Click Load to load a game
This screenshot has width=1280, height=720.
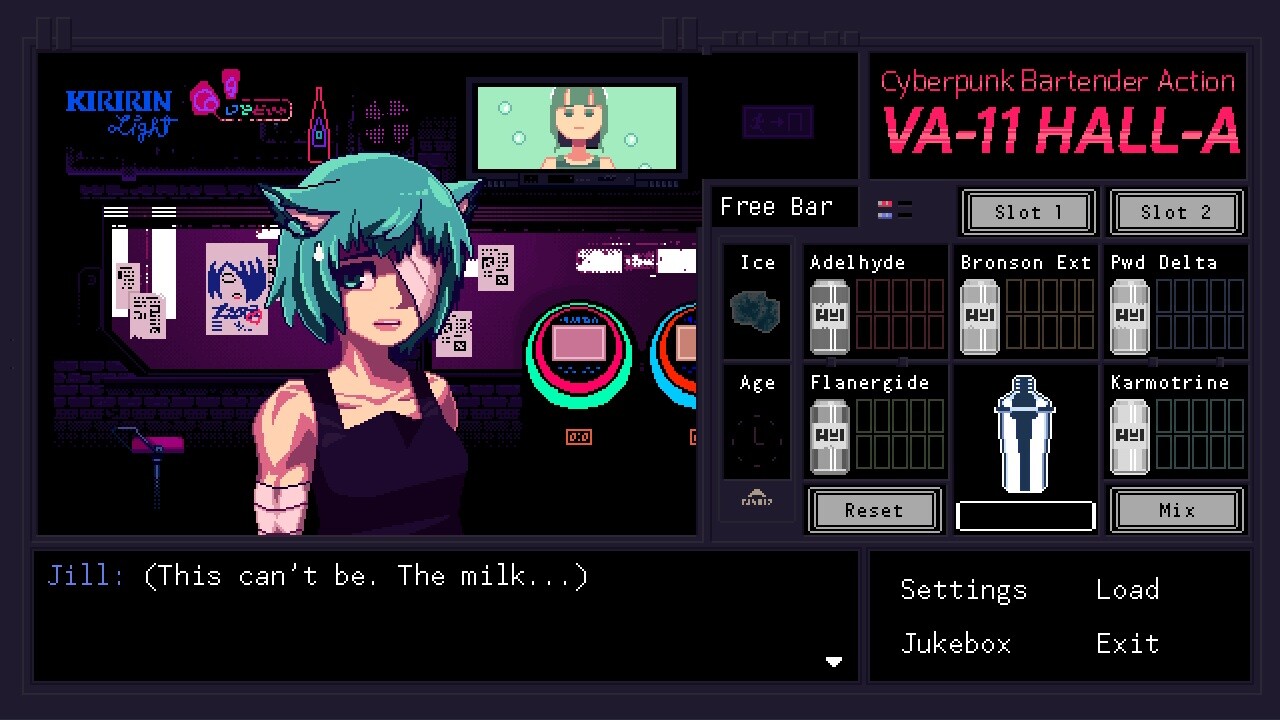pyautogui.click(x=1127, y=590)
